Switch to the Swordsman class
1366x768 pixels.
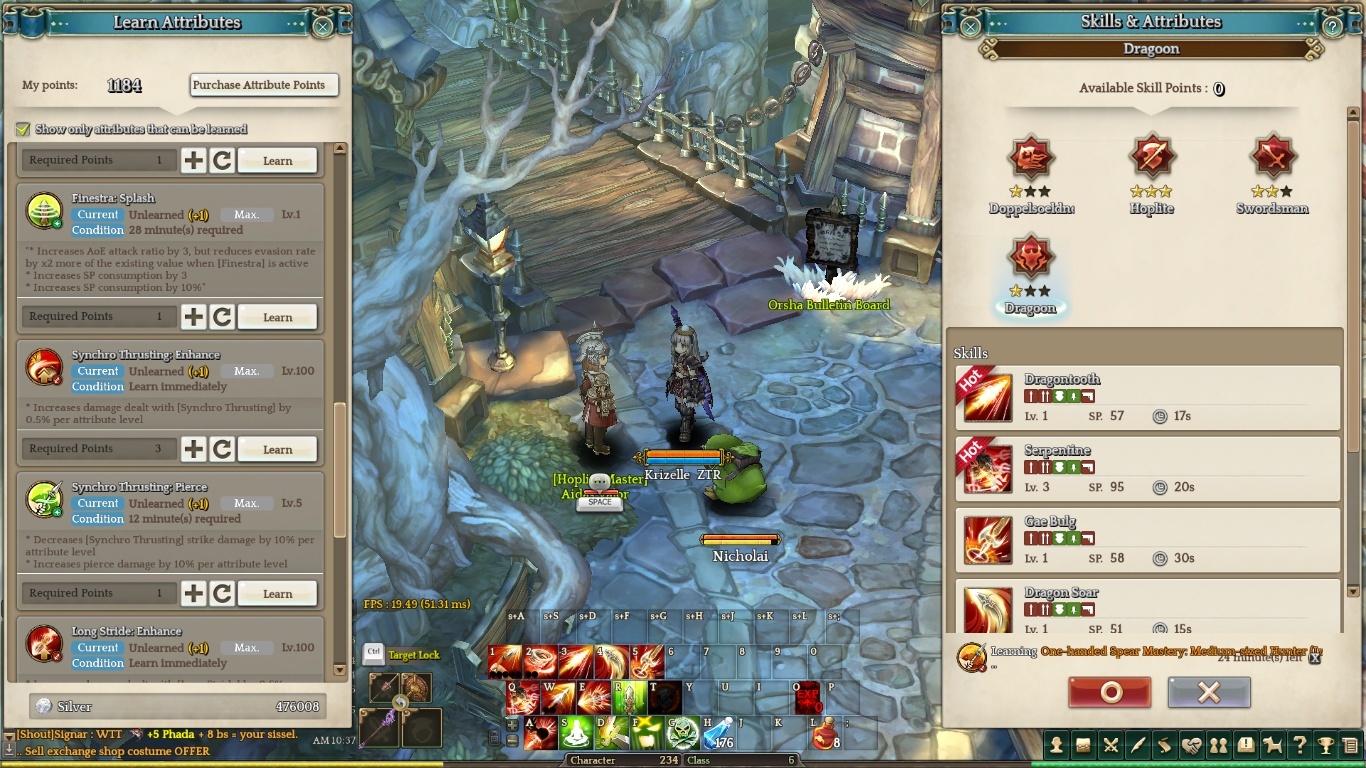click(x=1273, y=157)
